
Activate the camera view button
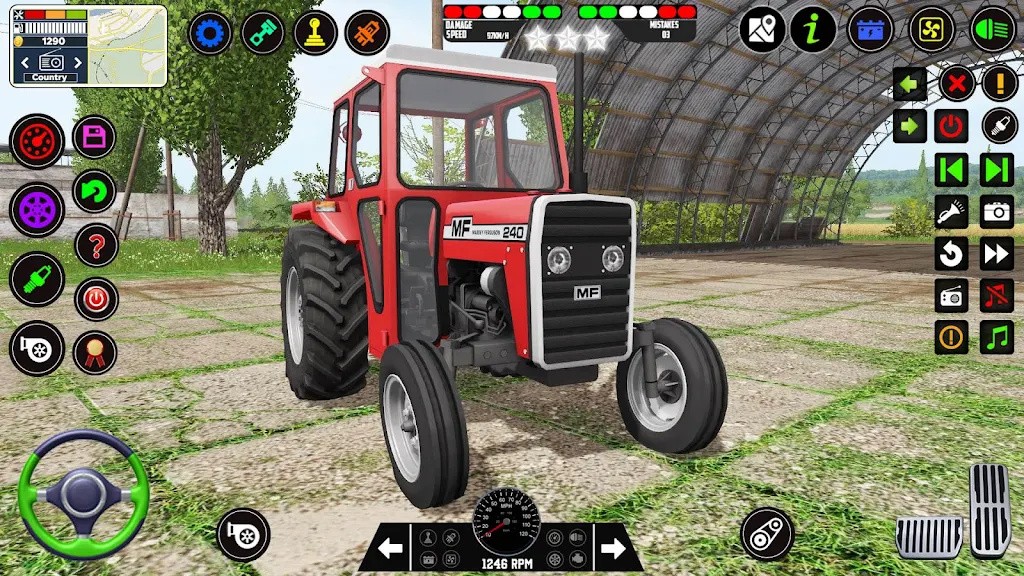997,212
